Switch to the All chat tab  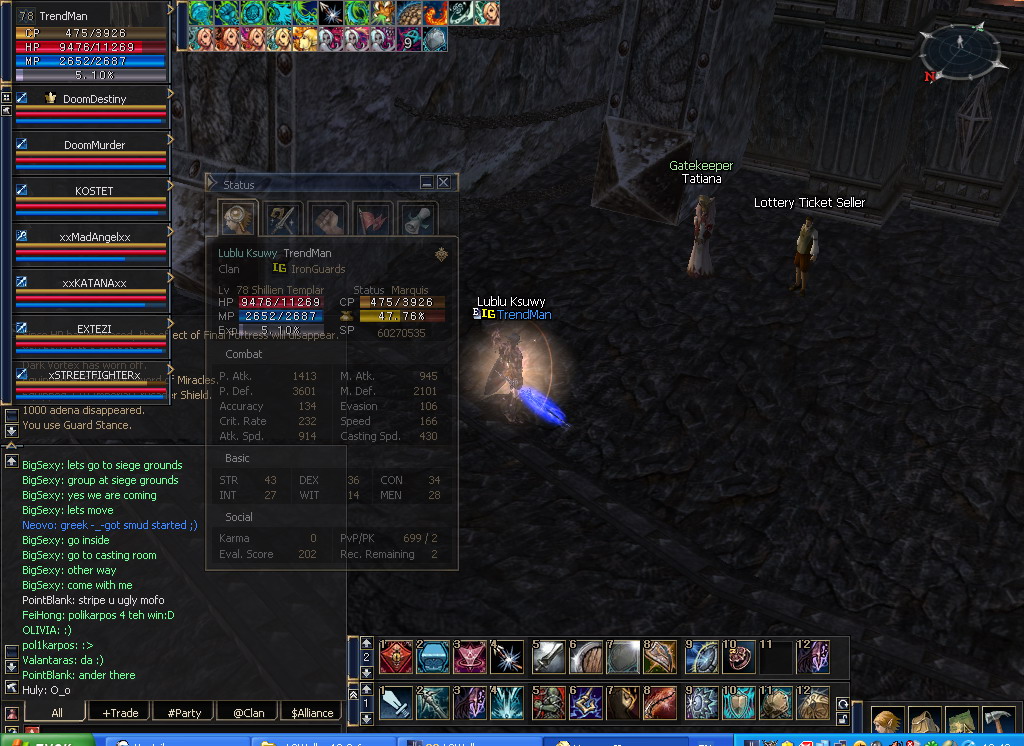click(x=57, y=713)
